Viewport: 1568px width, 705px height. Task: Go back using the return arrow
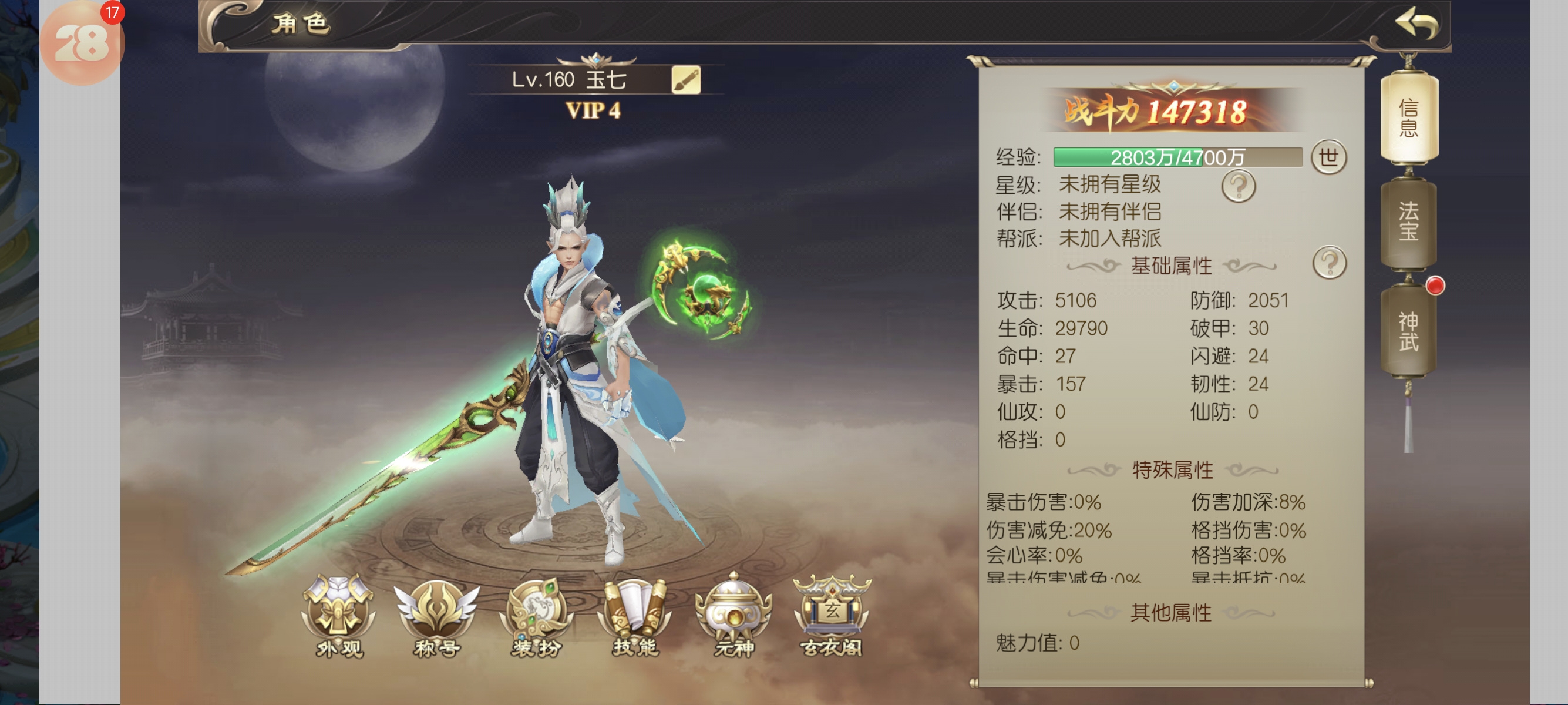[x=1416, y=24]
